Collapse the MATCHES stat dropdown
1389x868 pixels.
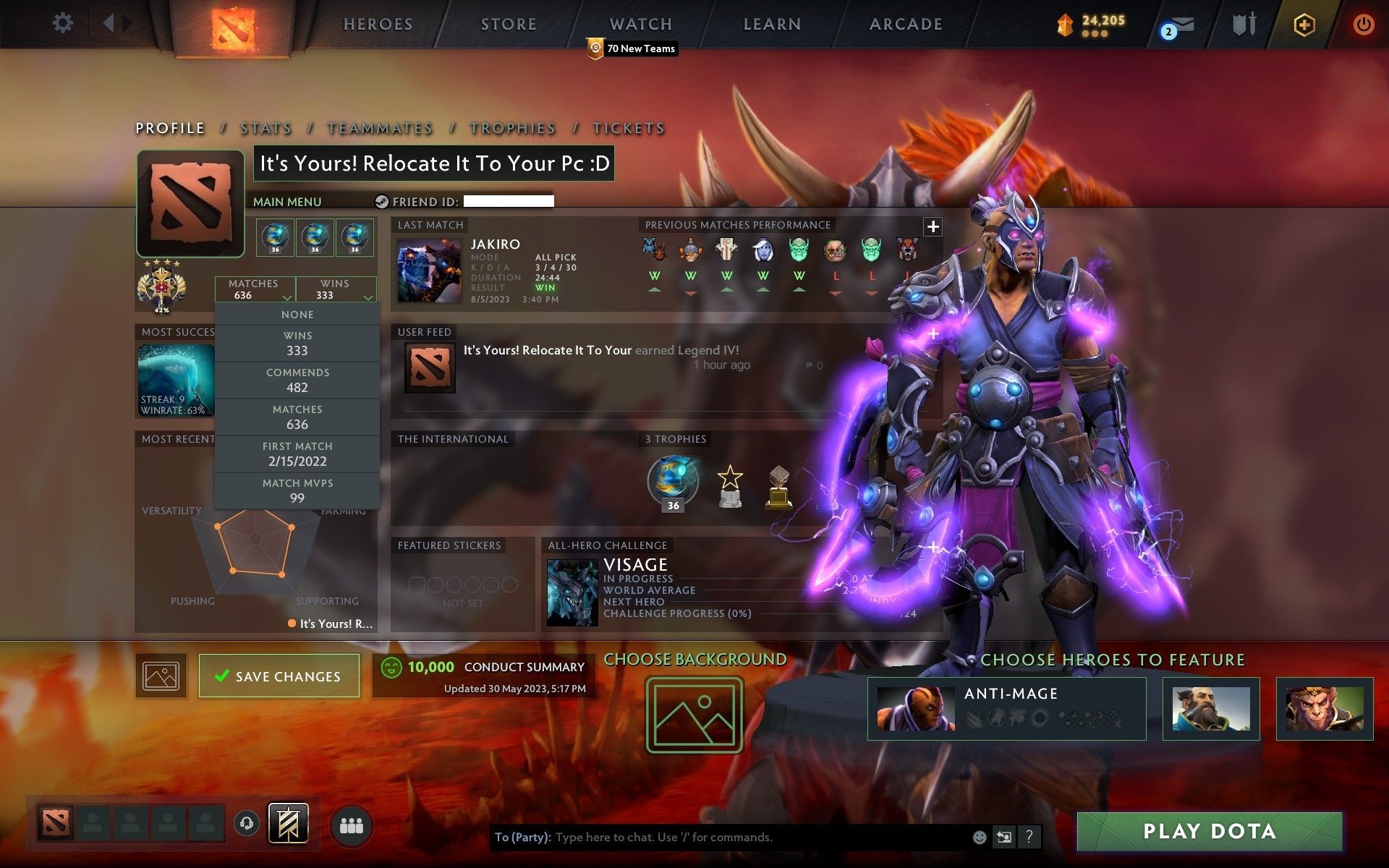tap(255, 289)
